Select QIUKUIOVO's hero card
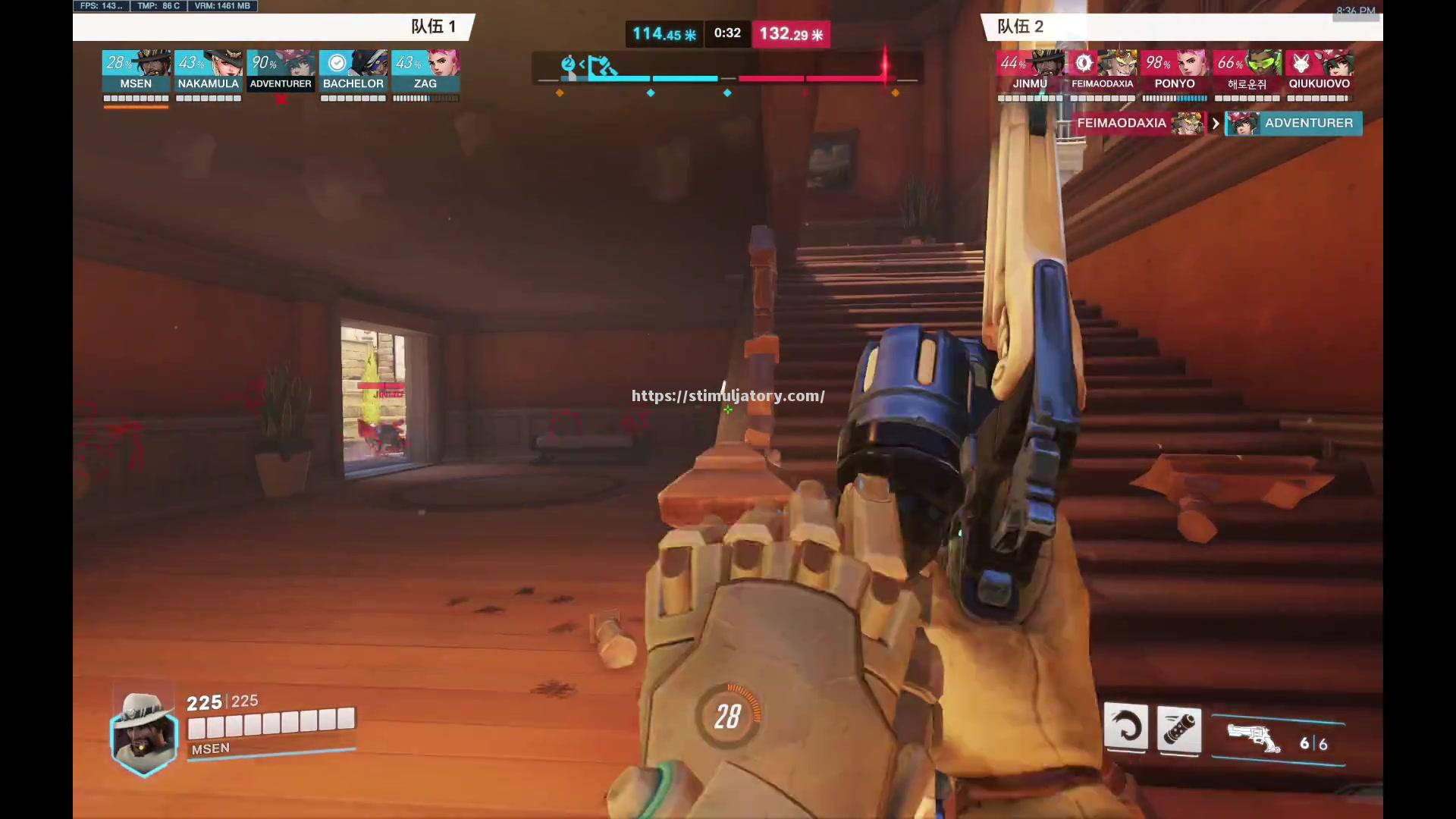1456x819 pixels. pos(1319,71)
